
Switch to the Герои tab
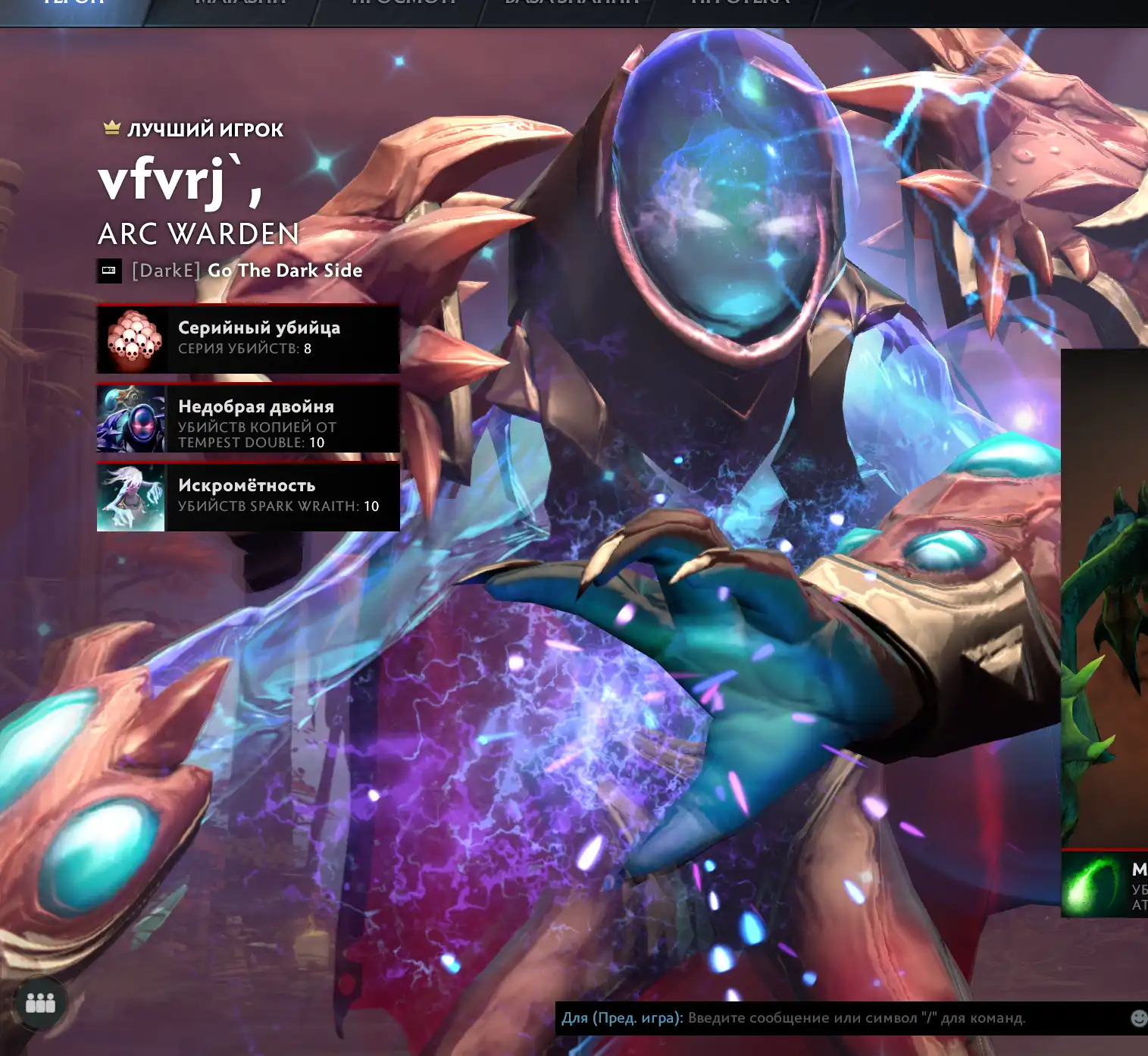[73, 4]
